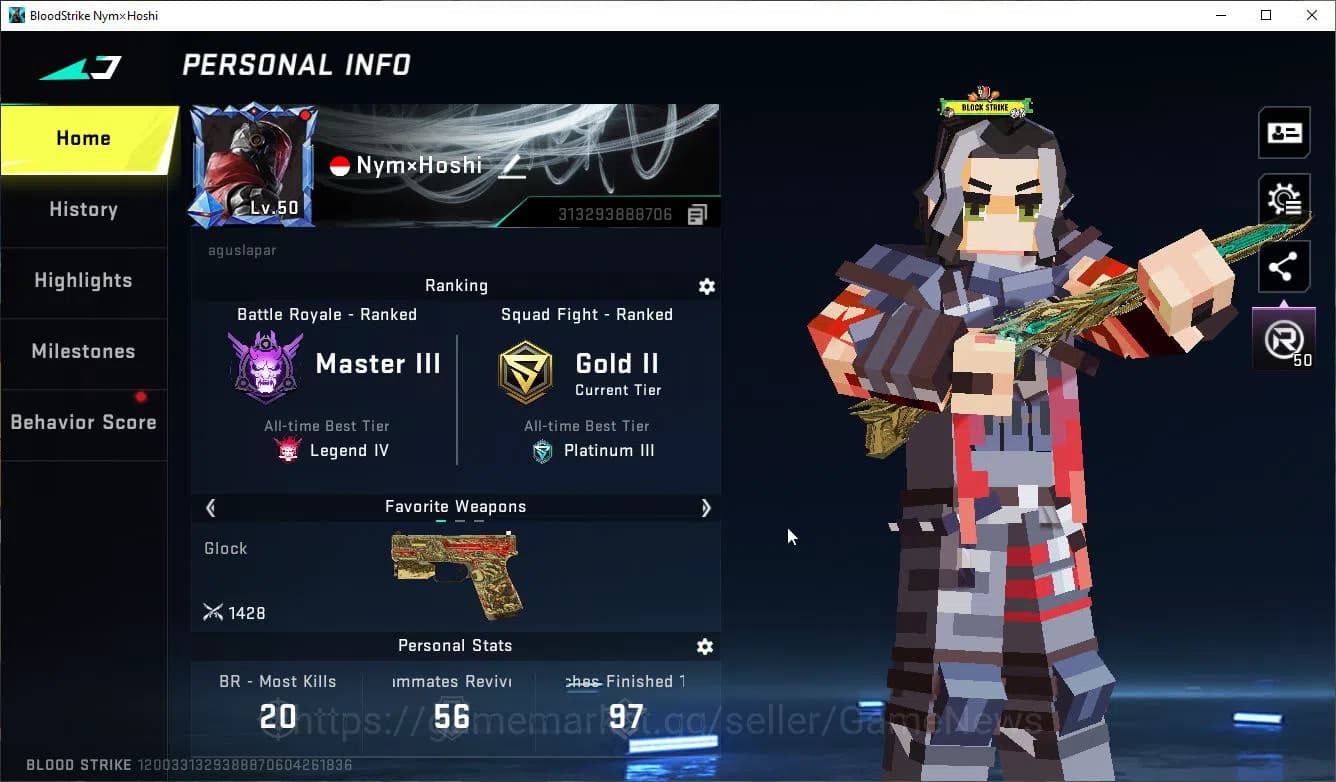Click the Gold II Squad Fight rank emblem
This screenshot has height=782, width=1336.
tap(526, 370)
